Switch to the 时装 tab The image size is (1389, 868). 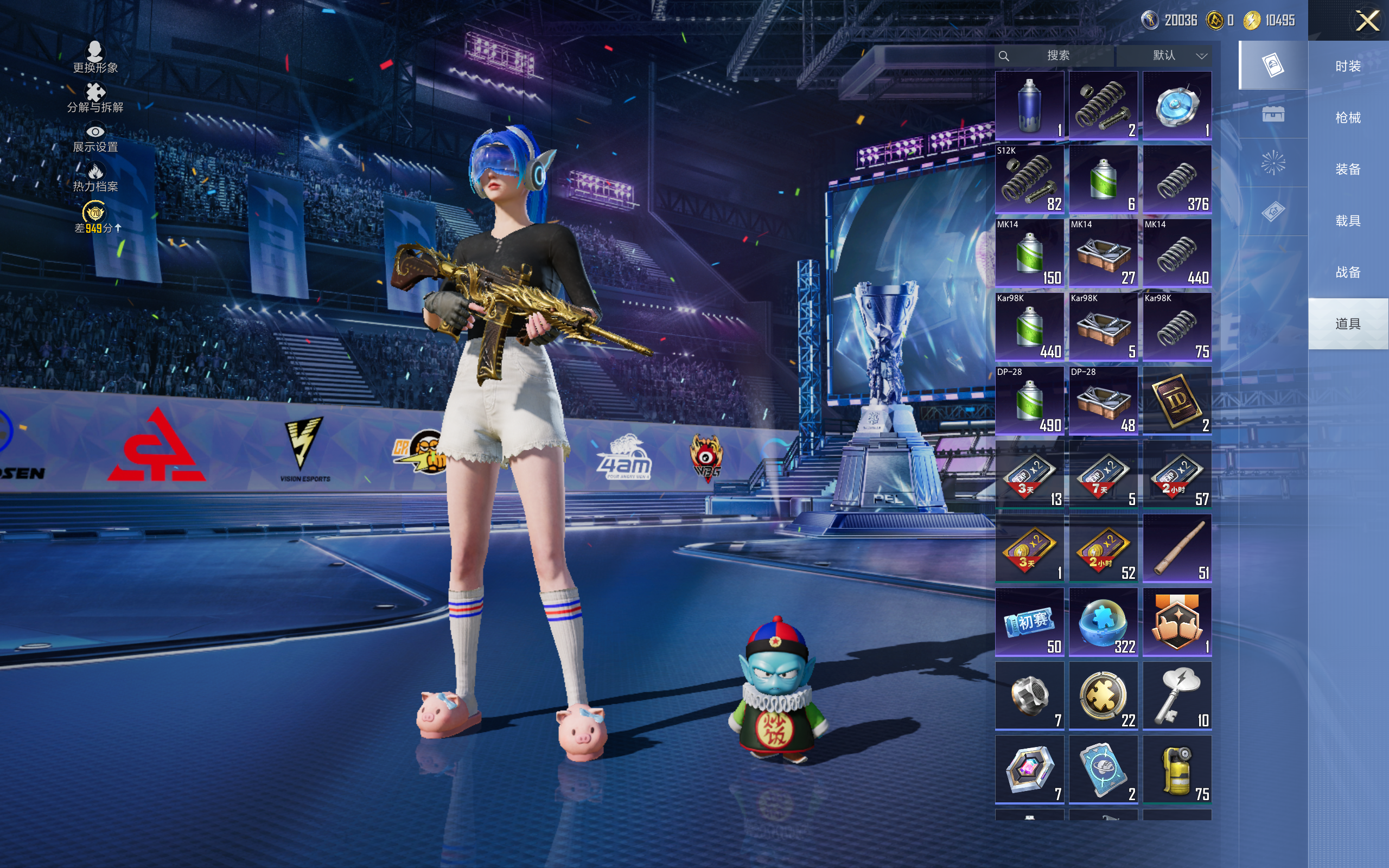(1347, 66)
